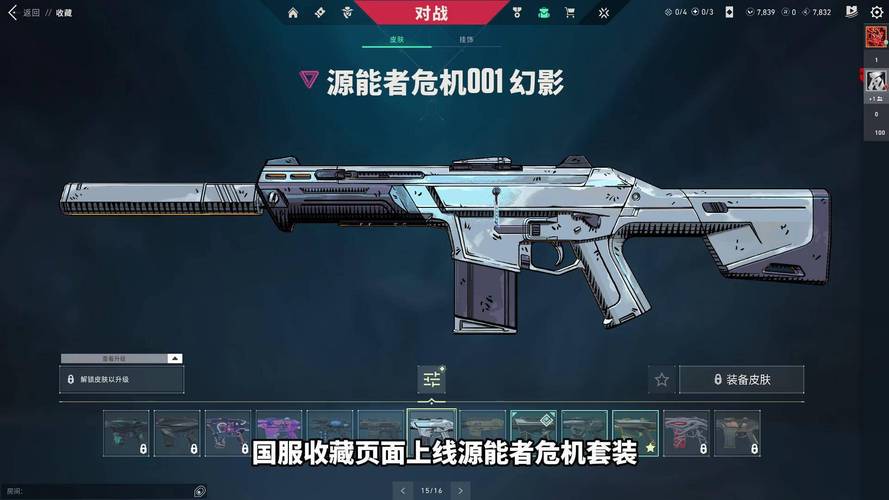This screenshot has height=500, width=889.
Task: Open the skin filter sliders button
Action: point(432,379)
